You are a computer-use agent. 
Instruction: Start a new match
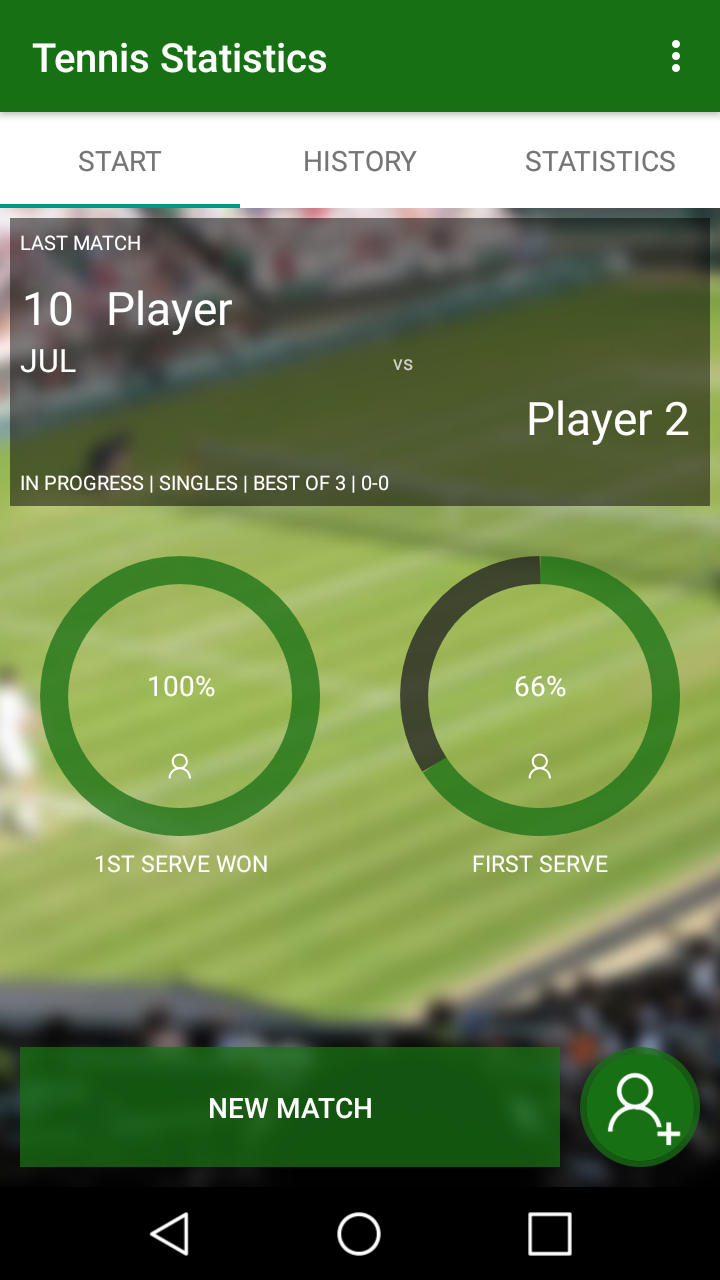[290, 1107]
